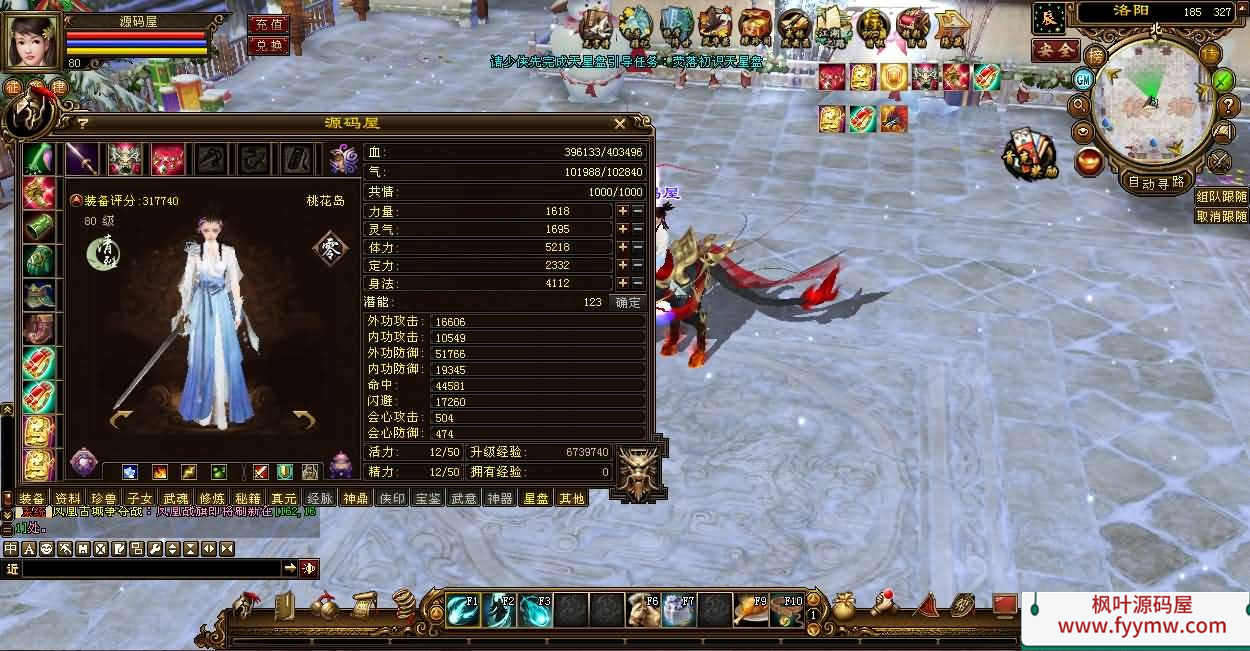Close the 源码屋 character panel

620,123
